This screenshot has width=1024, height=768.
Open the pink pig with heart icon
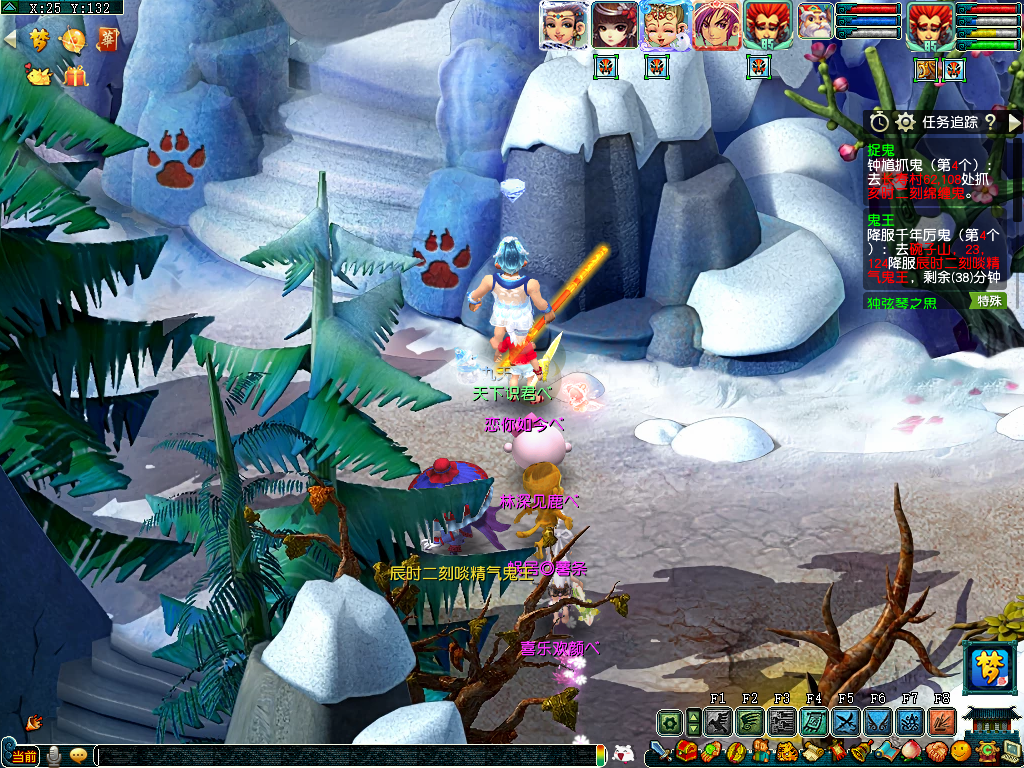tap(38, 73)
